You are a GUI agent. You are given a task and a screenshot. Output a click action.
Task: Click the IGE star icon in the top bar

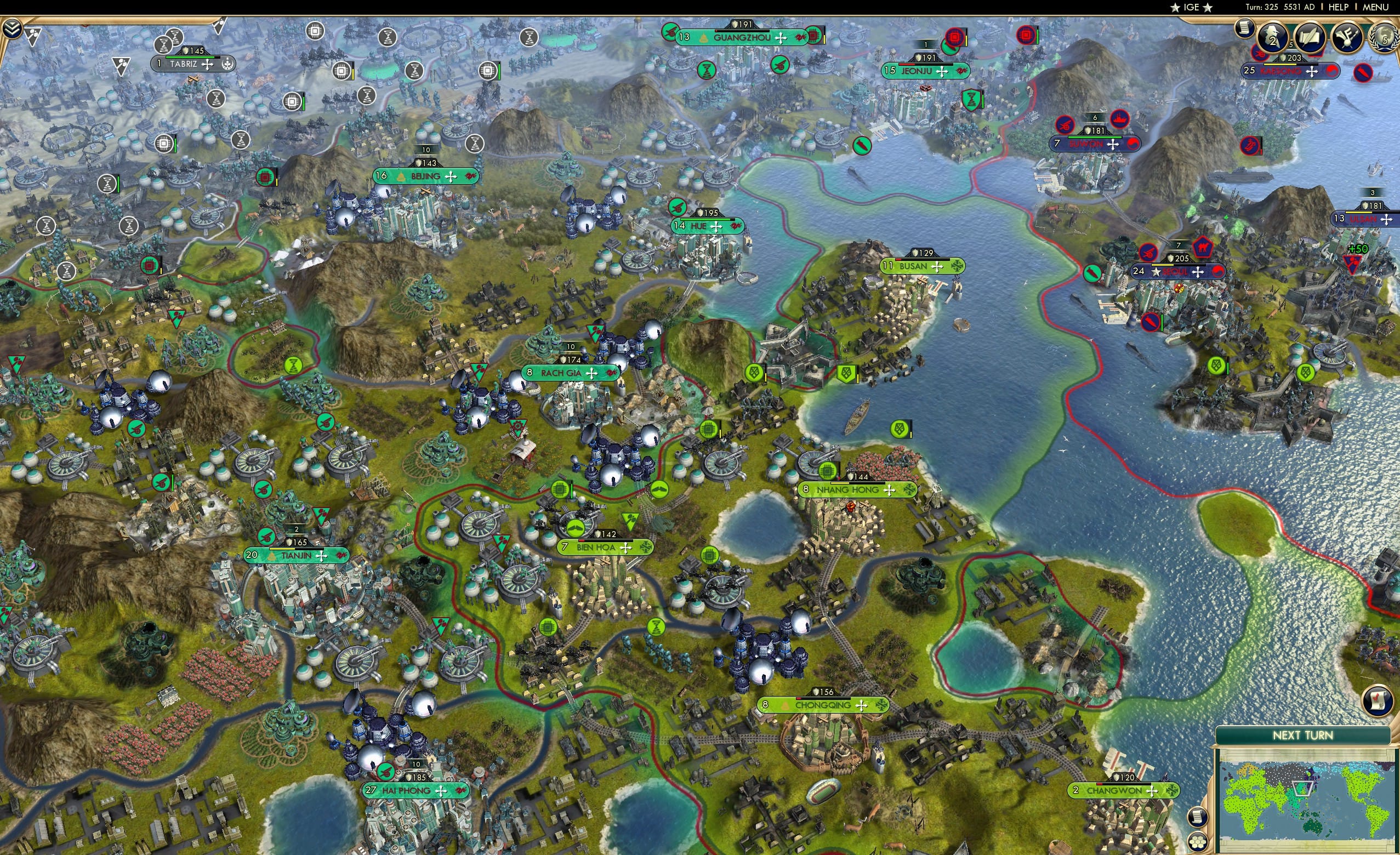point(1177,7)
